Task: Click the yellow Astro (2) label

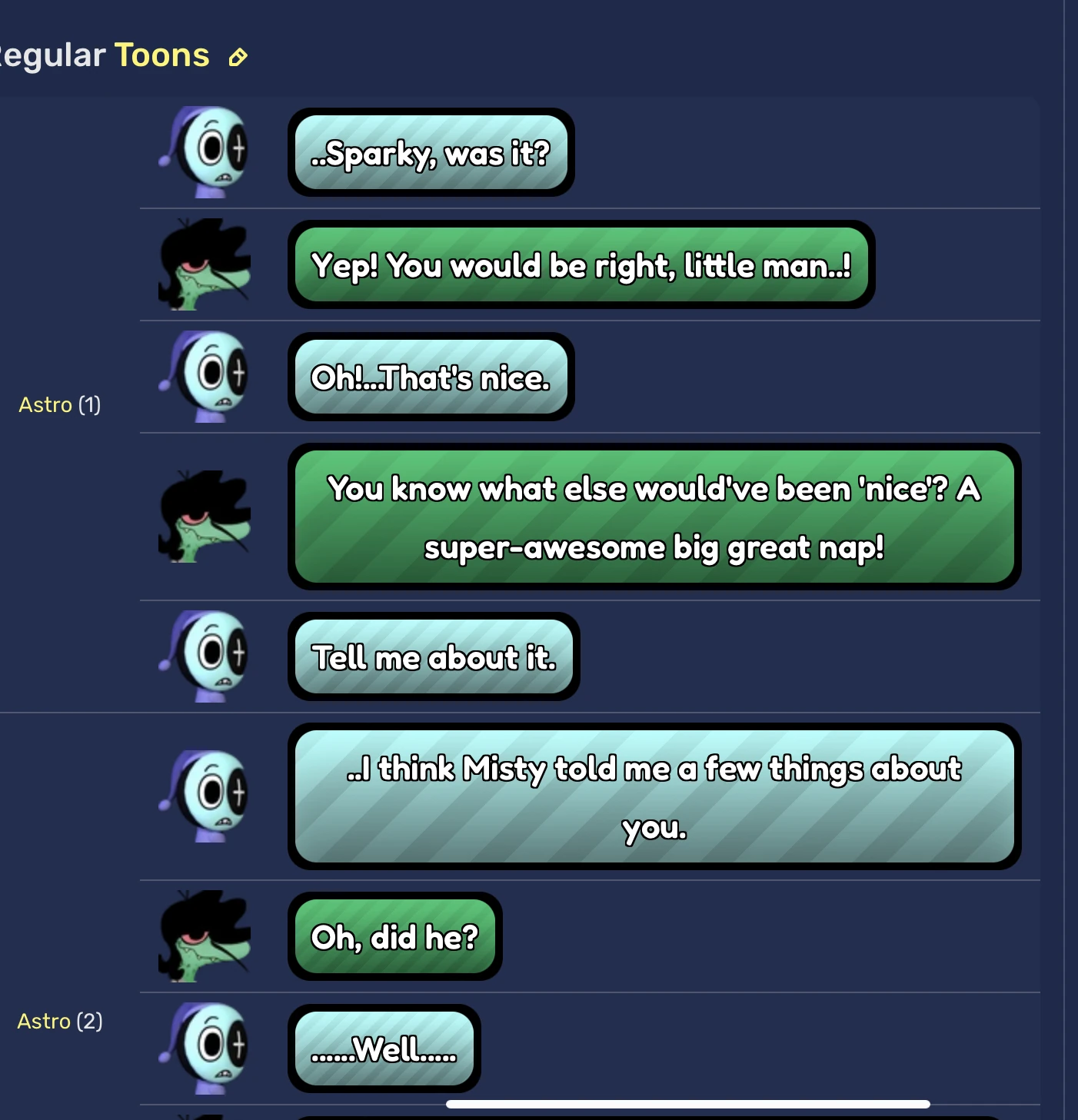Action: click(x=59, y=1021)
